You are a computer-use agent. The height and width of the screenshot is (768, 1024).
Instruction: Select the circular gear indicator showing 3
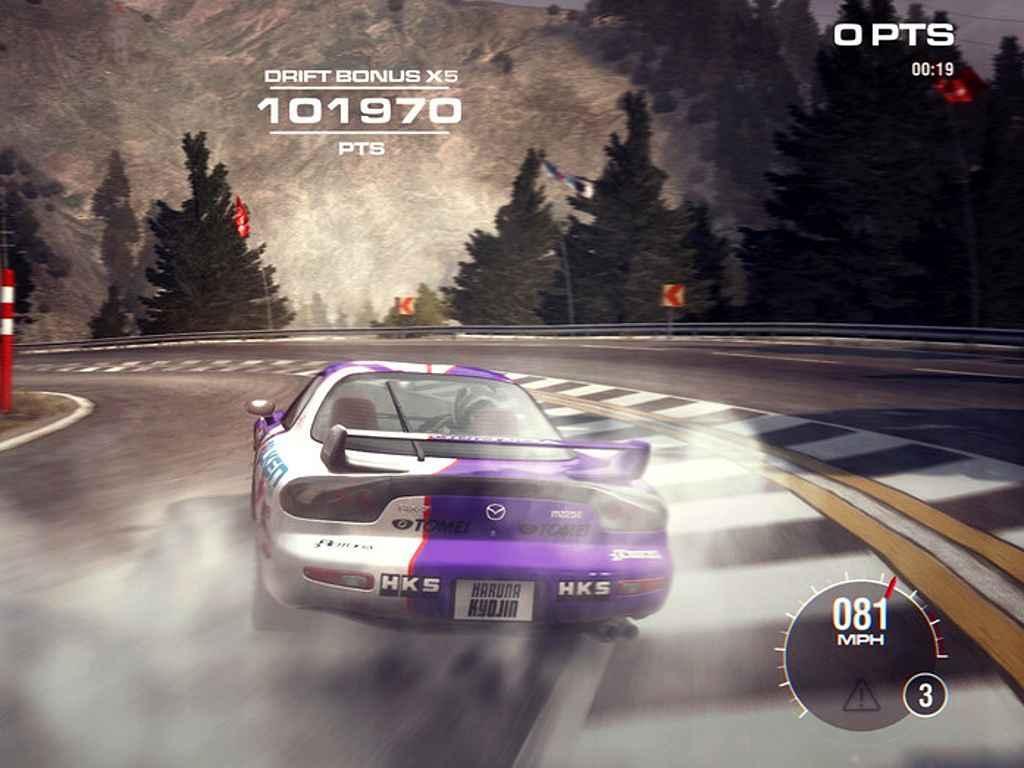[x=925, y=695]
